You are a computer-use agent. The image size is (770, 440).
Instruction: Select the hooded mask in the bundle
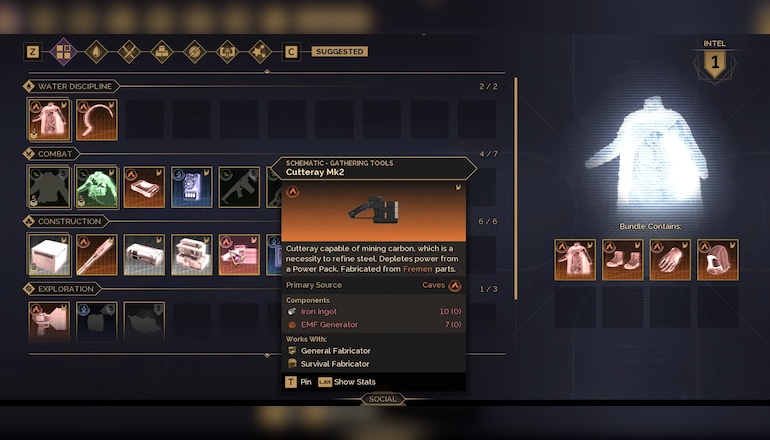pyautogui.click(x=718, y=260)
